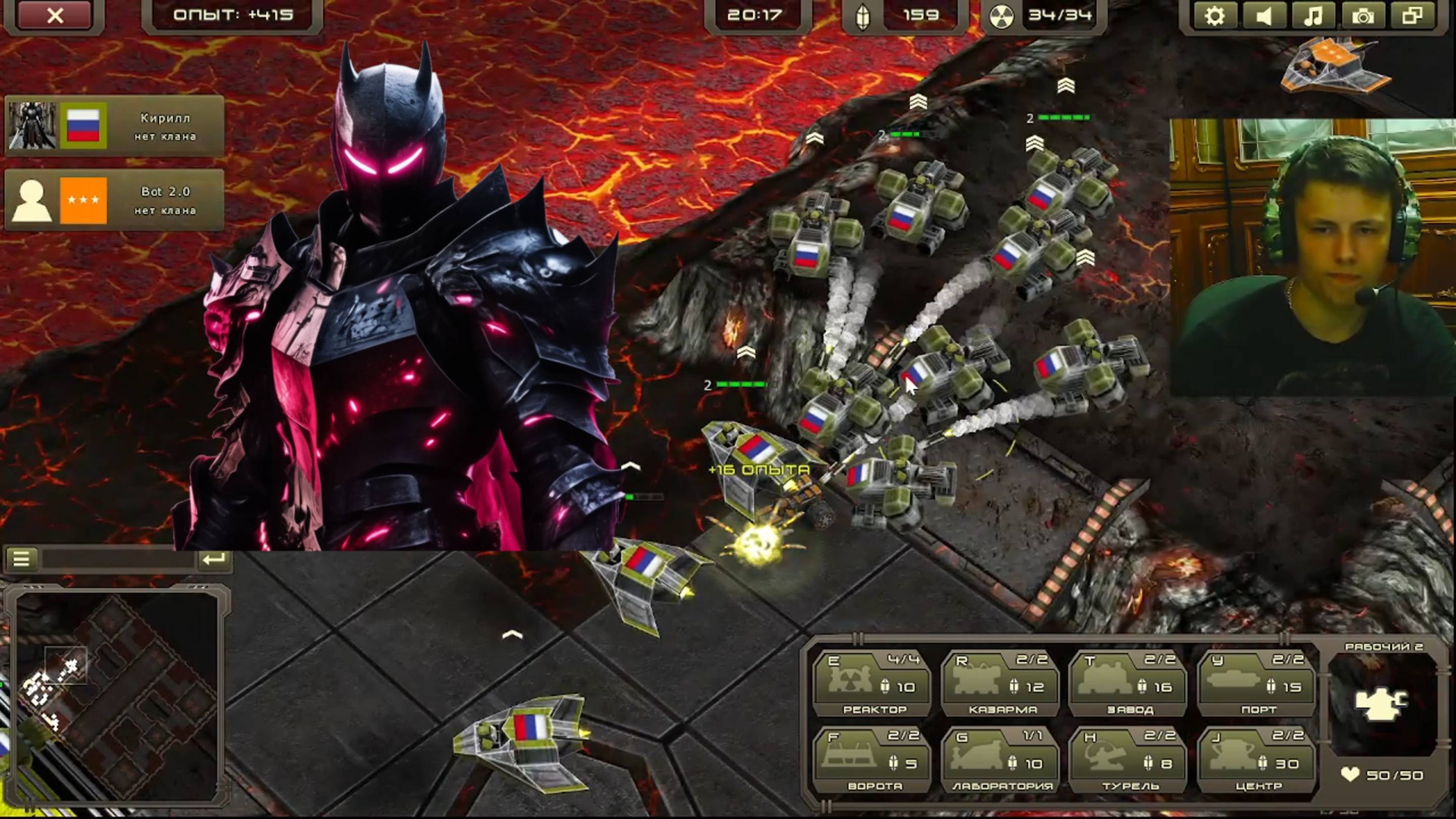Switch window mode with overlapping squares icon

pyautogui.click(x=1412, y=15)
